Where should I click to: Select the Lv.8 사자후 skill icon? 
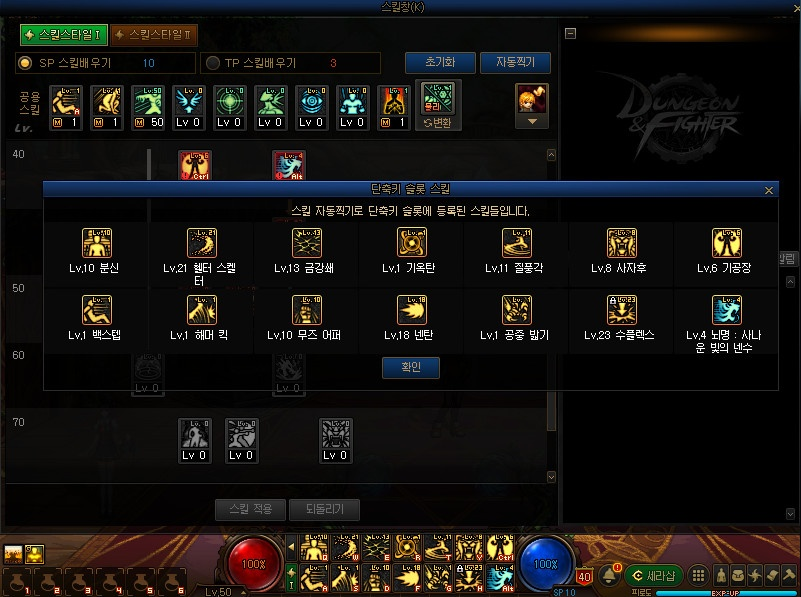[x=622, y=243]
